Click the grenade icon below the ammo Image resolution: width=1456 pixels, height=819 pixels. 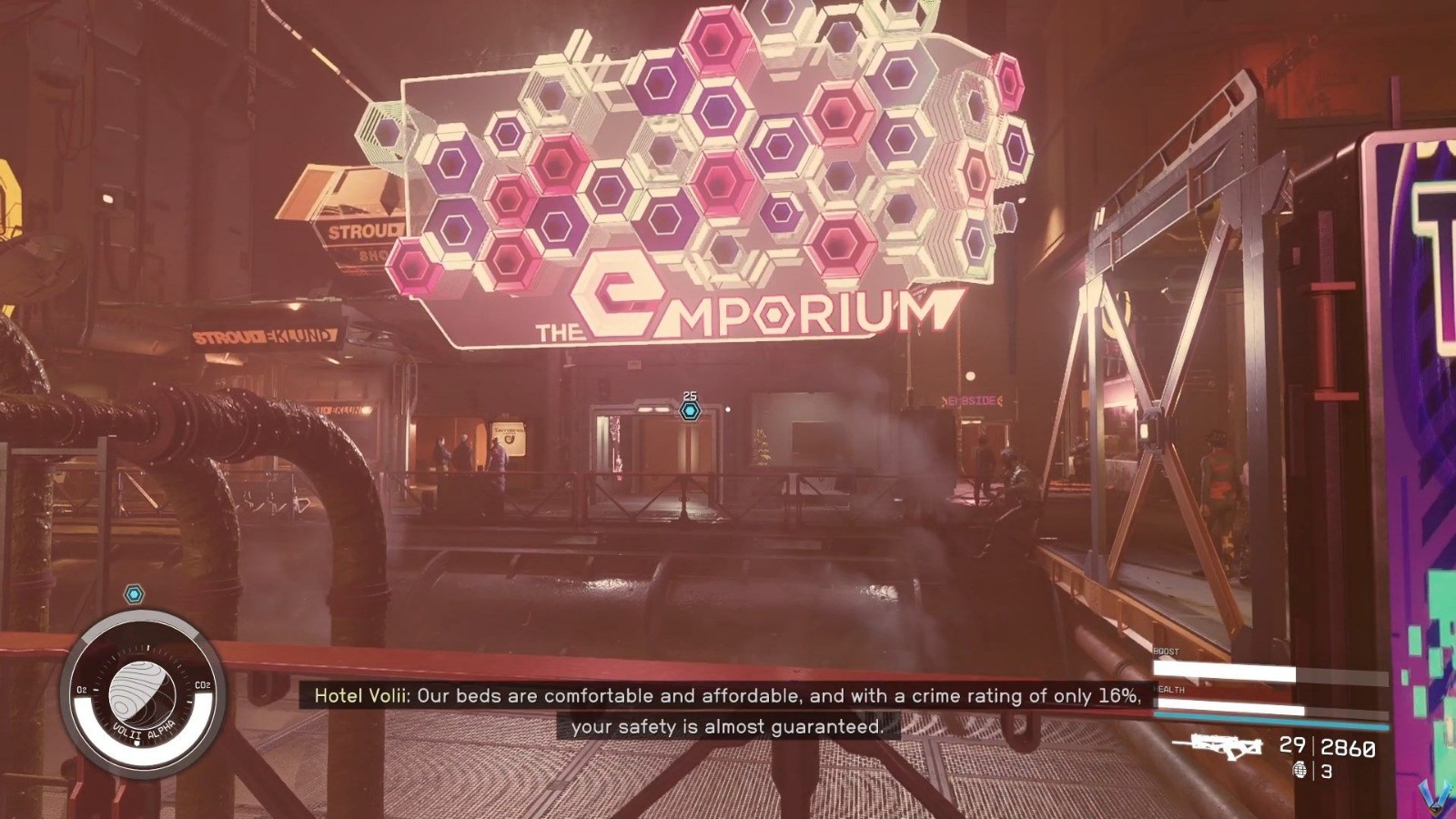(1299, 771)
